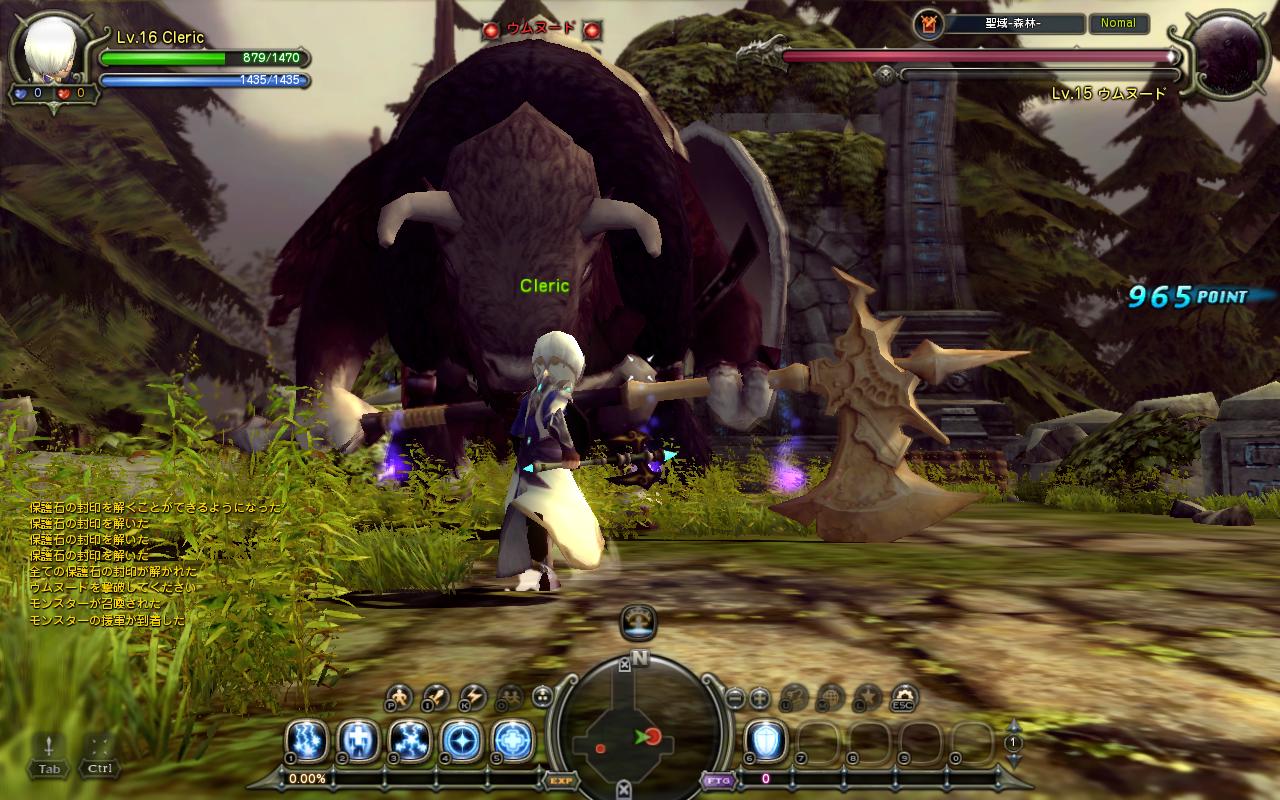Zoom in the minimap with plus button
The image size is (1280, 800).
[x=760, y=697]
